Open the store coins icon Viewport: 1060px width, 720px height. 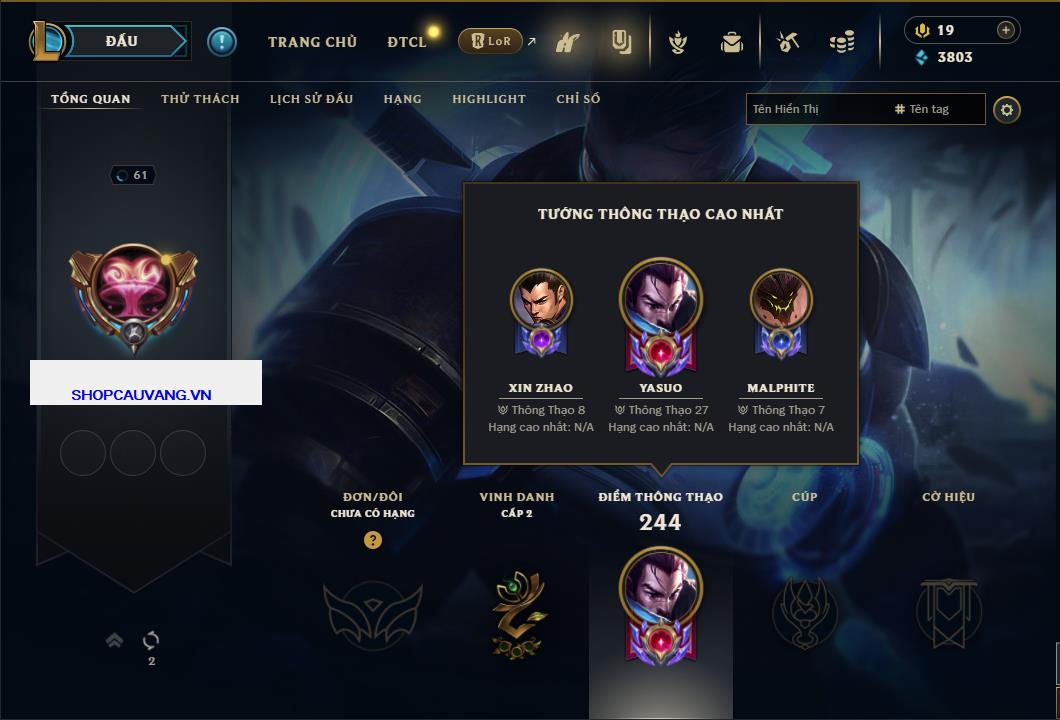pyautogui.click(x=842, y=42)
